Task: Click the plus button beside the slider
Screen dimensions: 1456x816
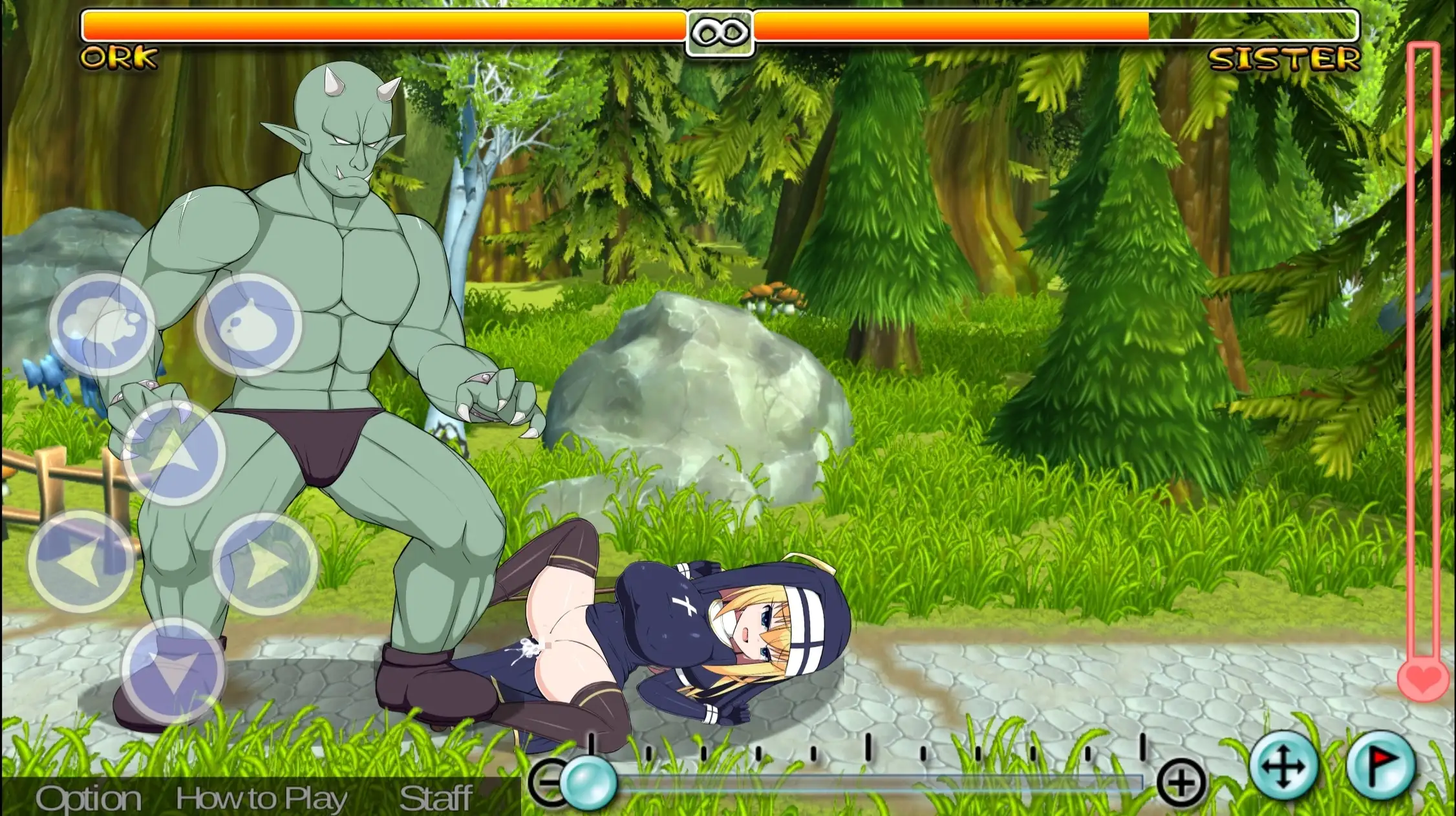Action: coord(1181,784)
